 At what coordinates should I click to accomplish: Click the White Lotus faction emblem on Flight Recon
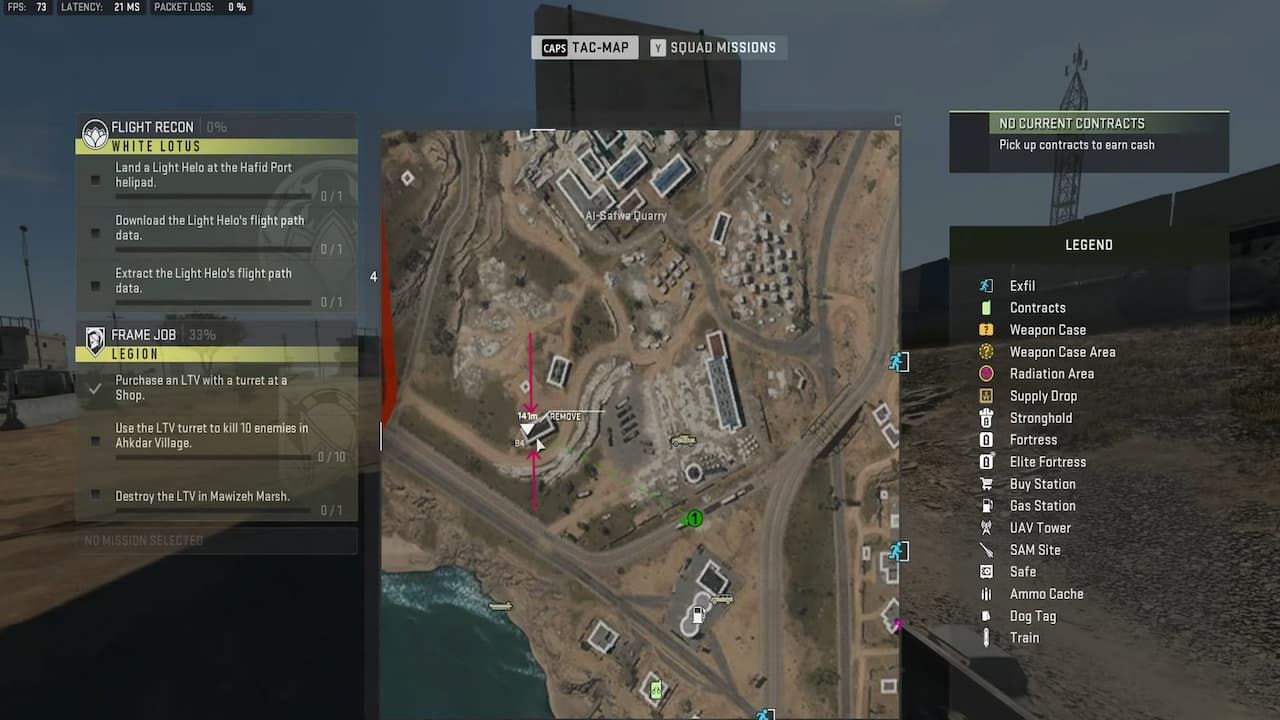click(x=95, y=127)
